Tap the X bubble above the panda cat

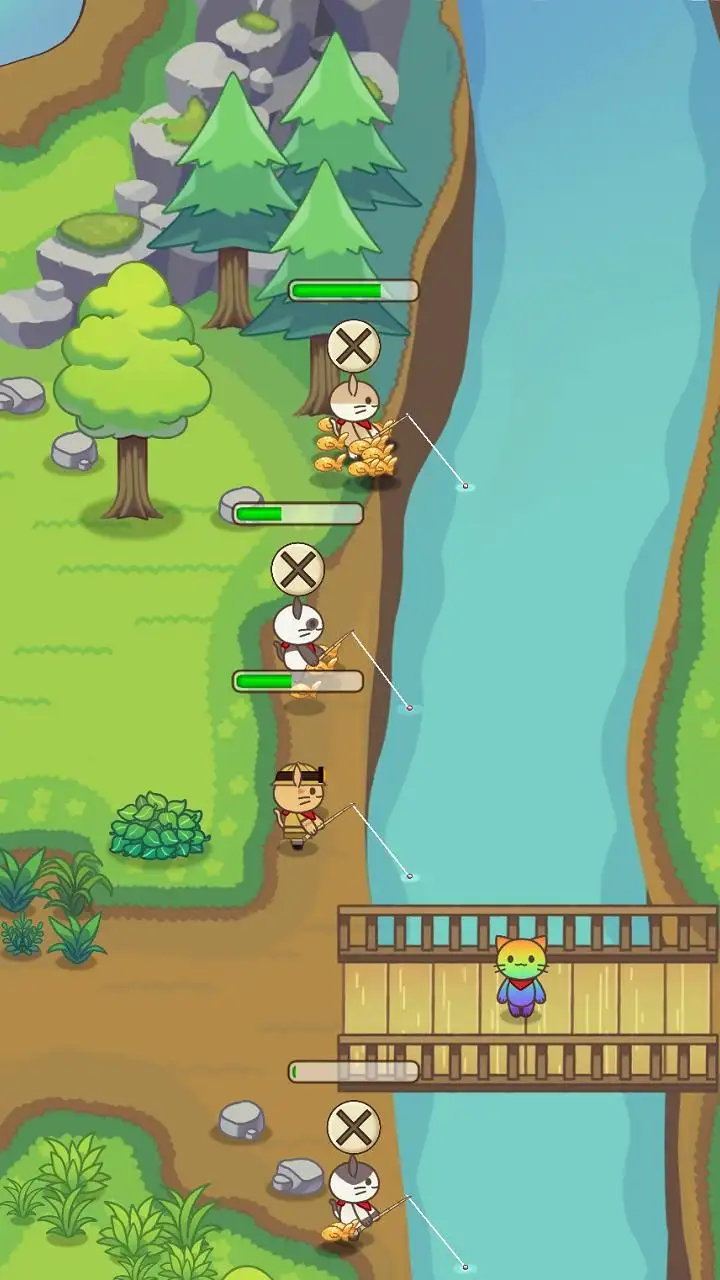tap(298, 570)
